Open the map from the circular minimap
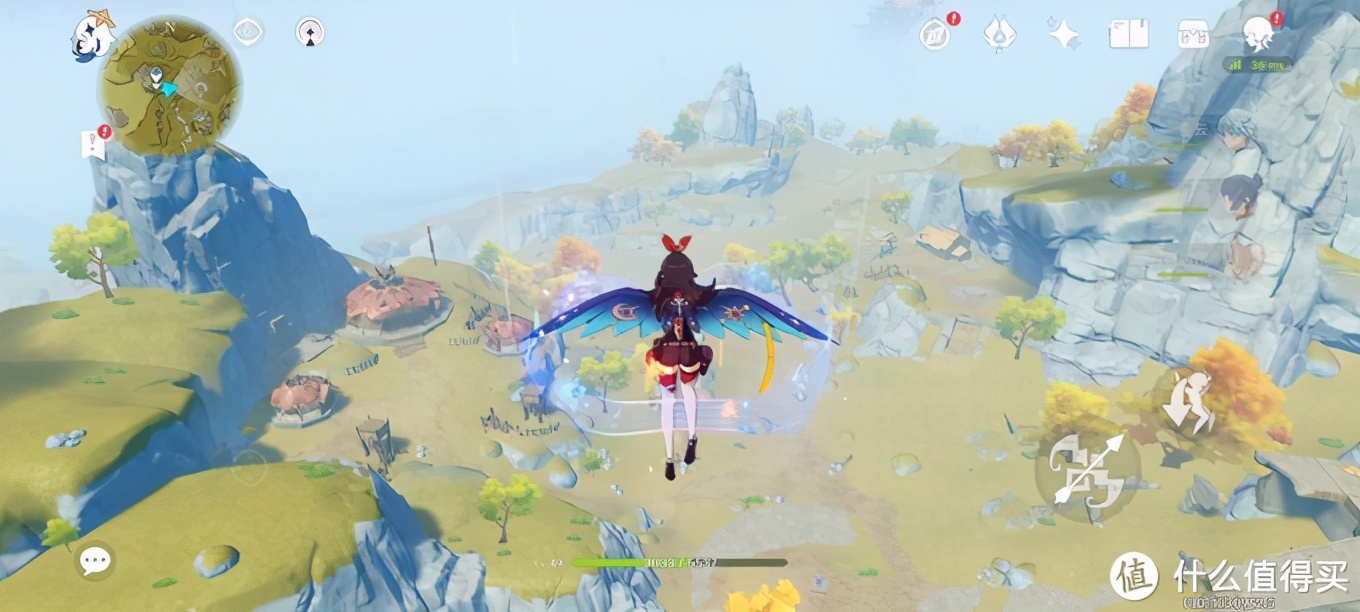 pos(168,85)
